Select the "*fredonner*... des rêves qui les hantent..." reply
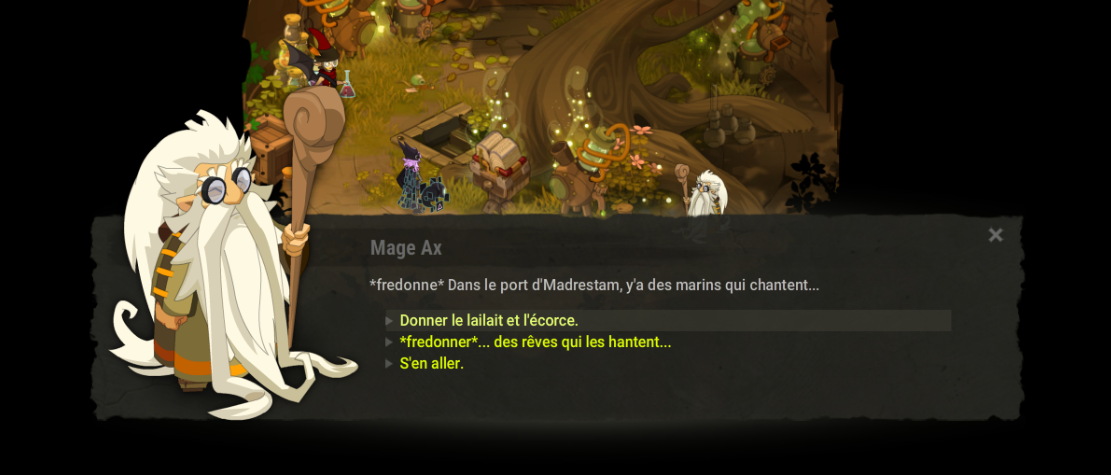The image size is (1111, 475). pyautogui.click(x=535, y=342)
